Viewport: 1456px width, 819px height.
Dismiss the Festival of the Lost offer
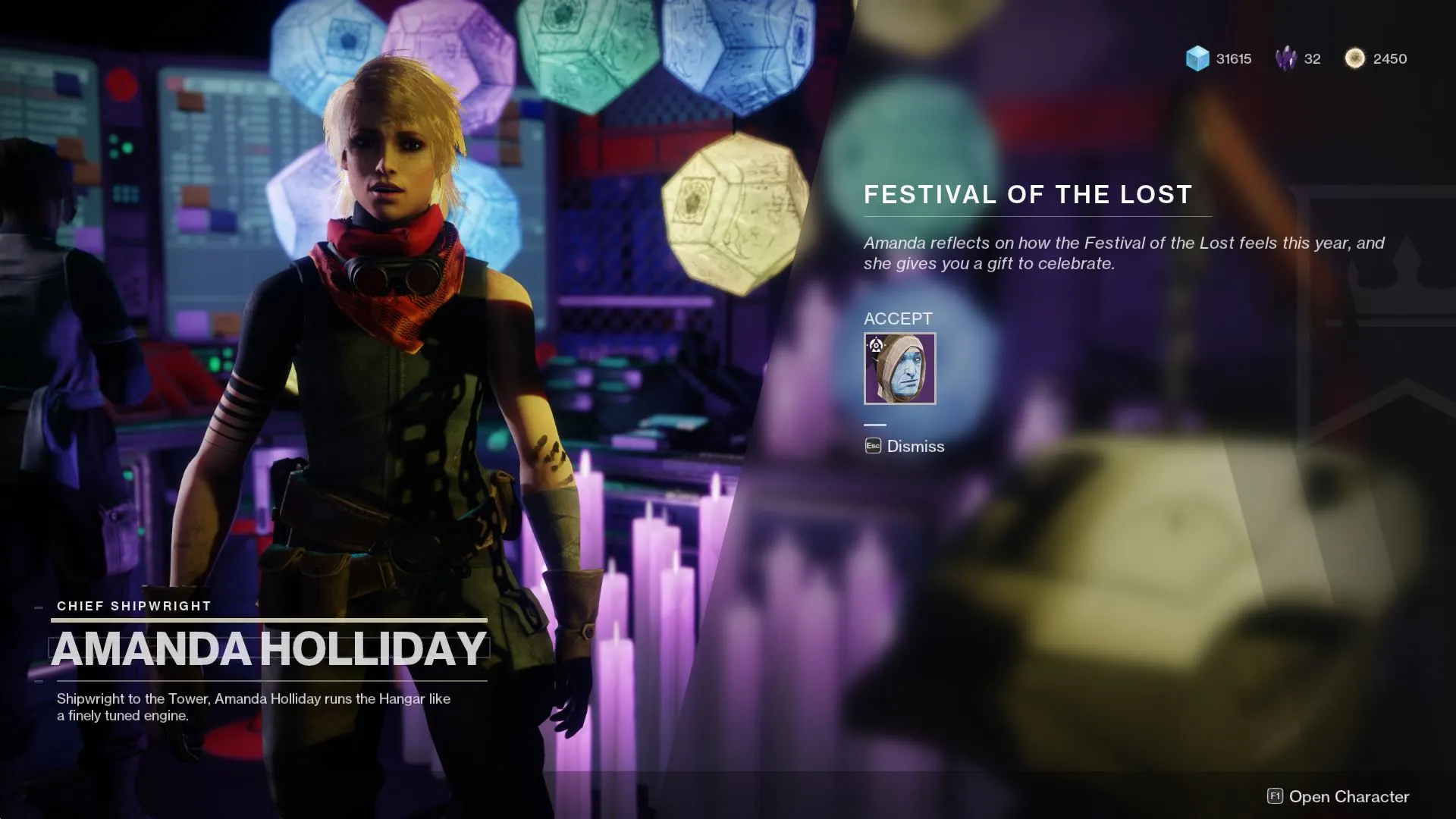[905, 447]
